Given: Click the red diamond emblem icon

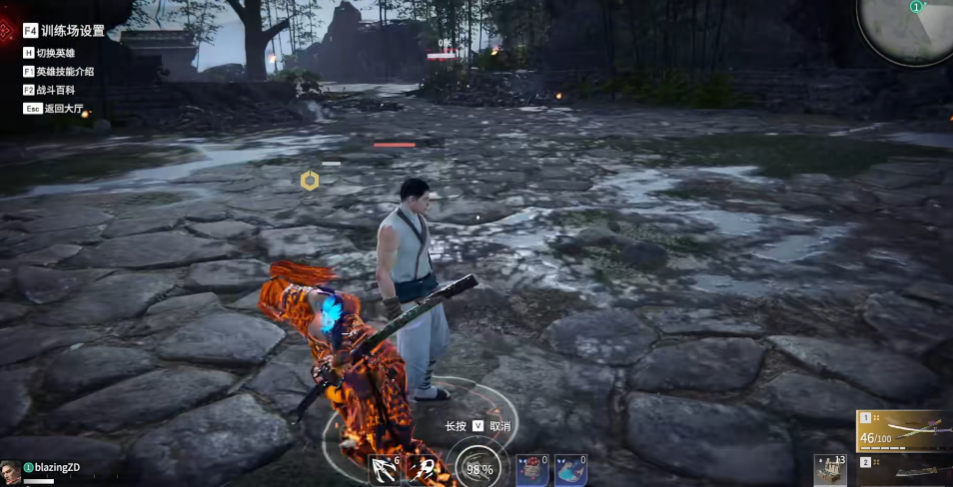Looking at the screenshot, I should point(8,26).
